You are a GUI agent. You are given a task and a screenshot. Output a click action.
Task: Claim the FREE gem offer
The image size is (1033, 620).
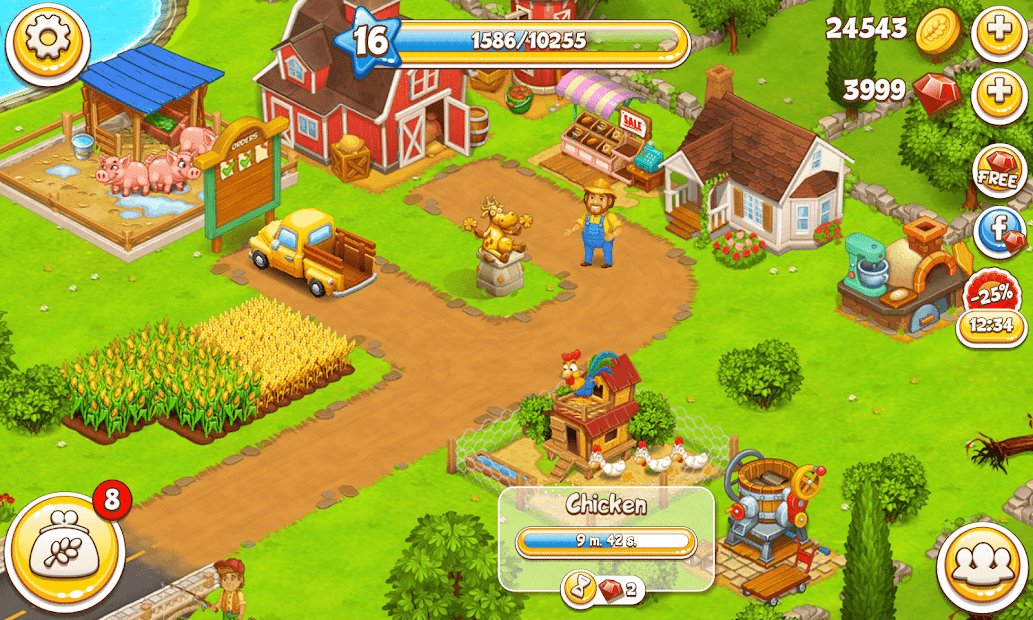click(998, 172)
